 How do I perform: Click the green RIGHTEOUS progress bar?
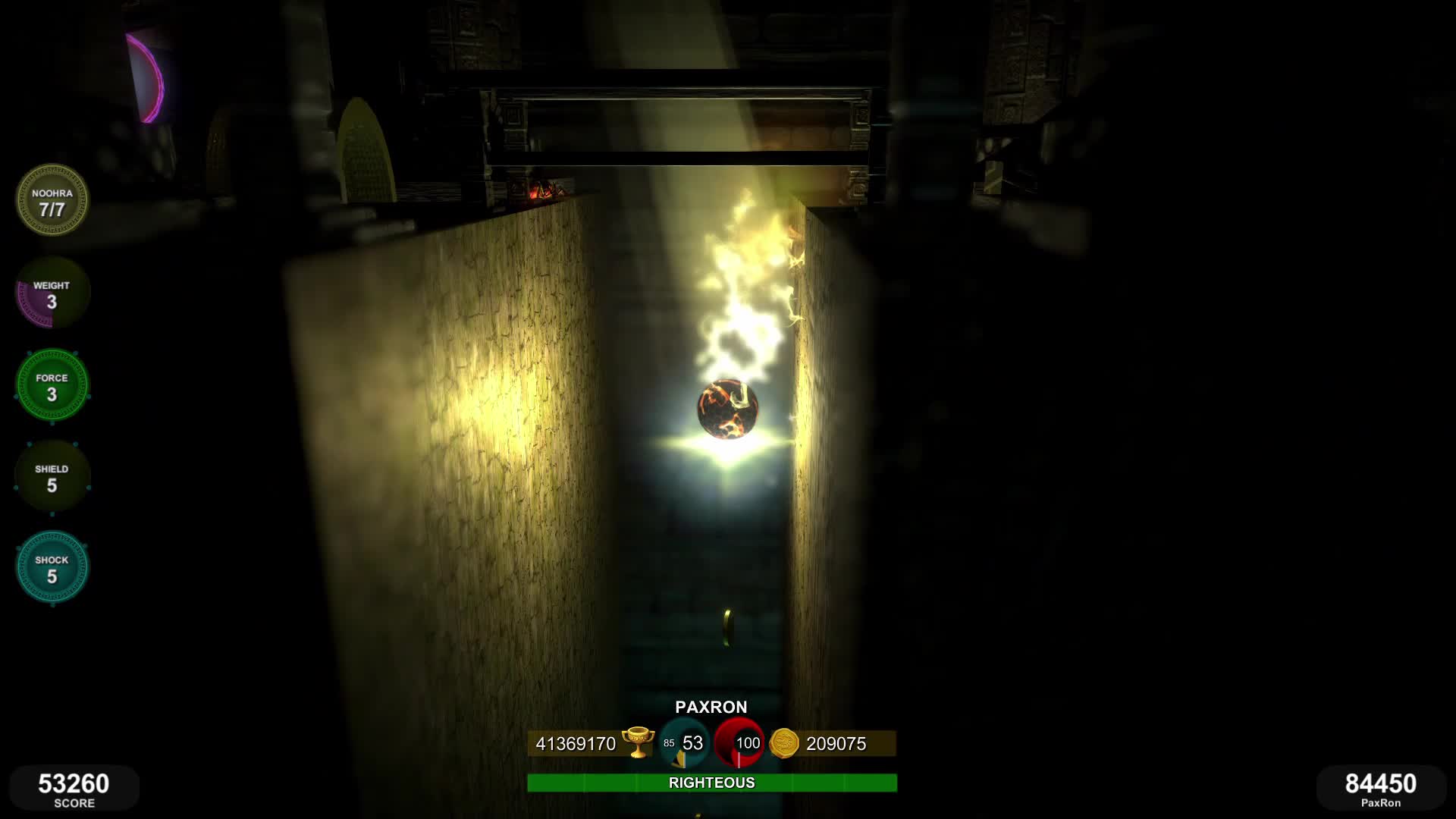(713, 782)
